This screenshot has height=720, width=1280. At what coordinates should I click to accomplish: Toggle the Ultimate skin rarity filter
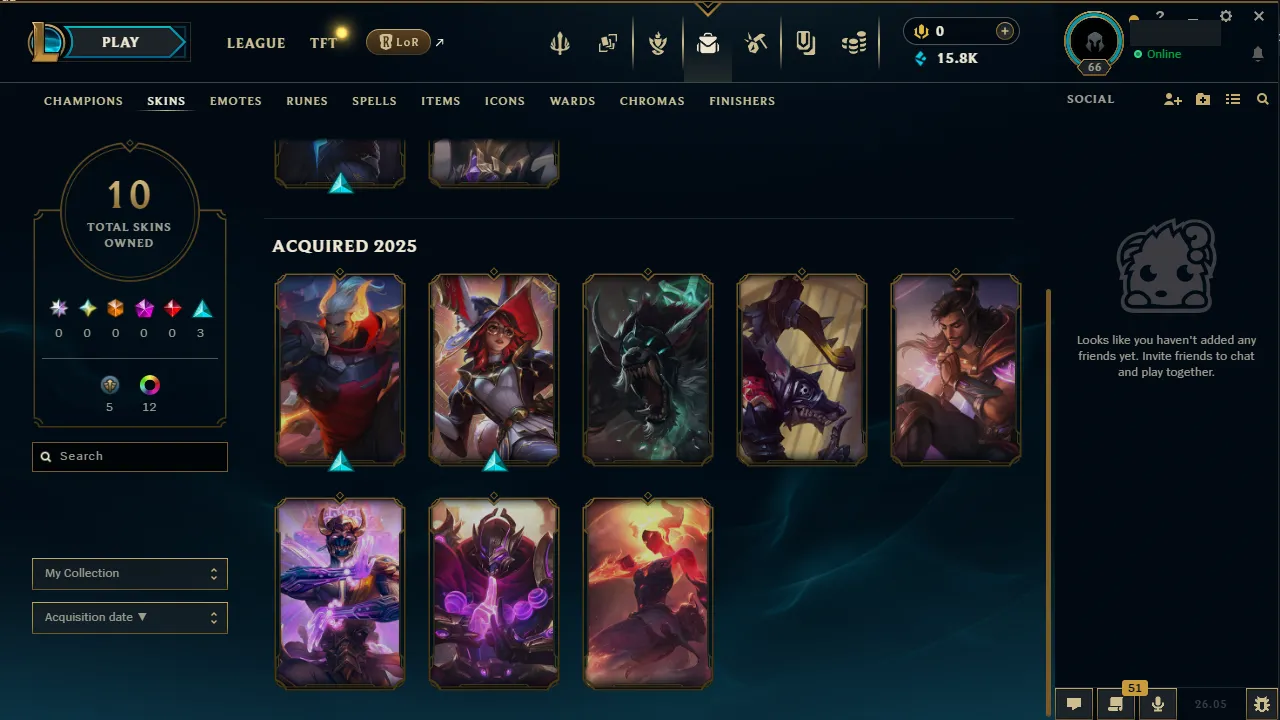[x=58, y=308]
